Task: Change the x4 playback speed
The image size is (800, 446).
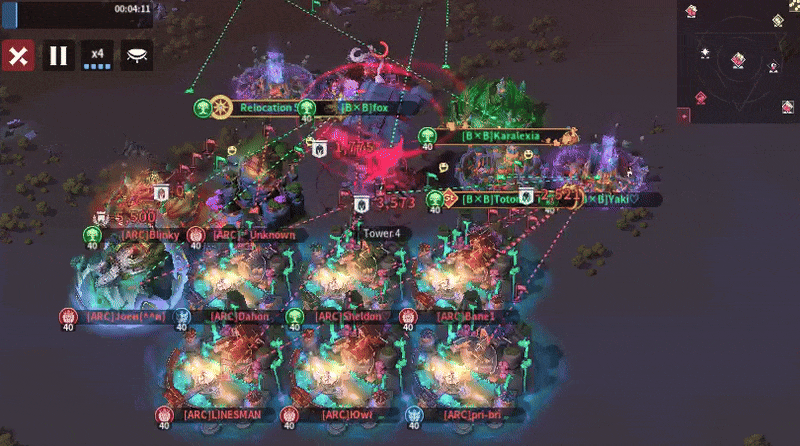Action: pyautogui.click(x=97, y=55)
